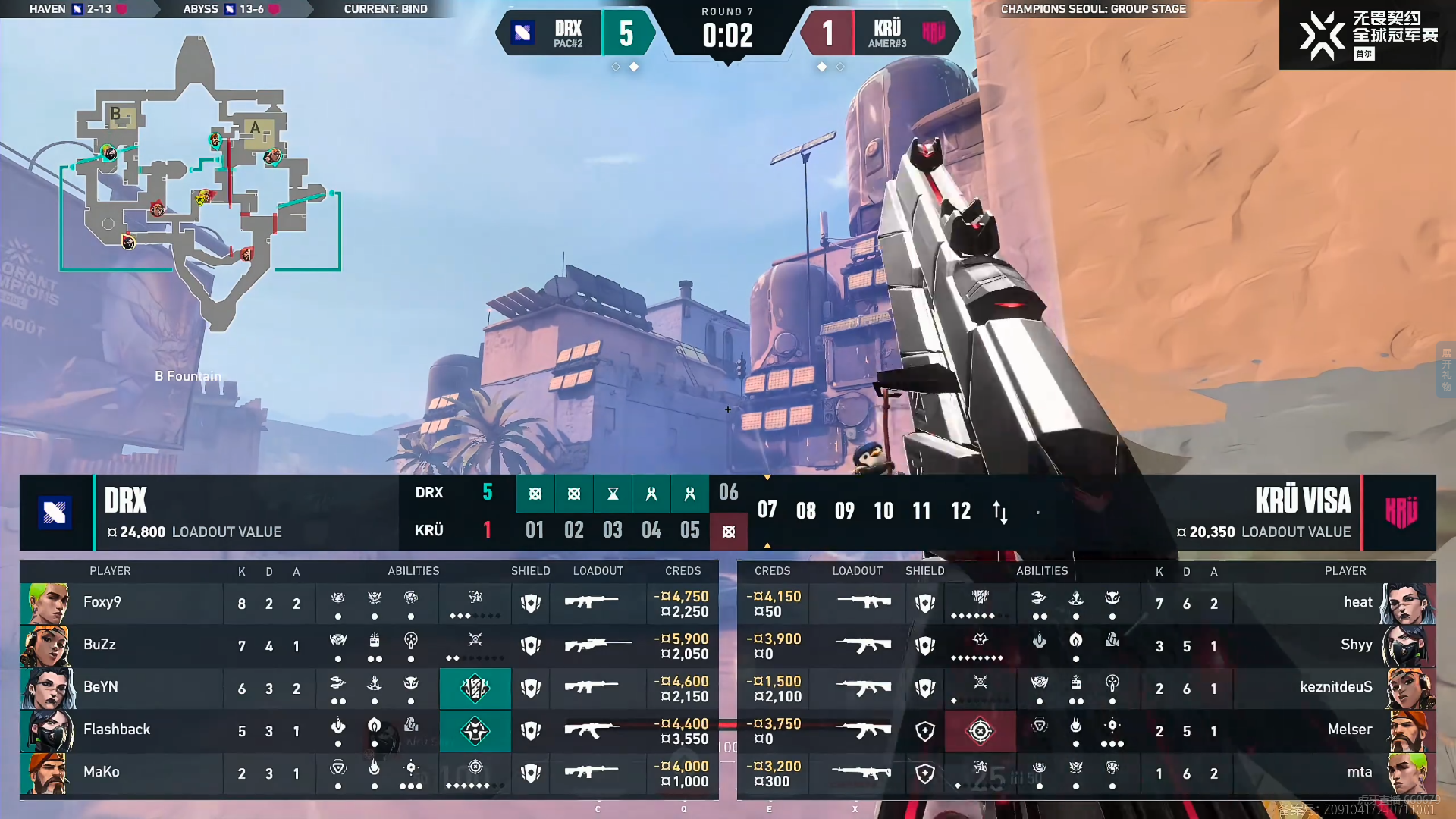Select round 12 in the round timeline
This screenshot has width=1456, height=819.
tap(961, 510)
